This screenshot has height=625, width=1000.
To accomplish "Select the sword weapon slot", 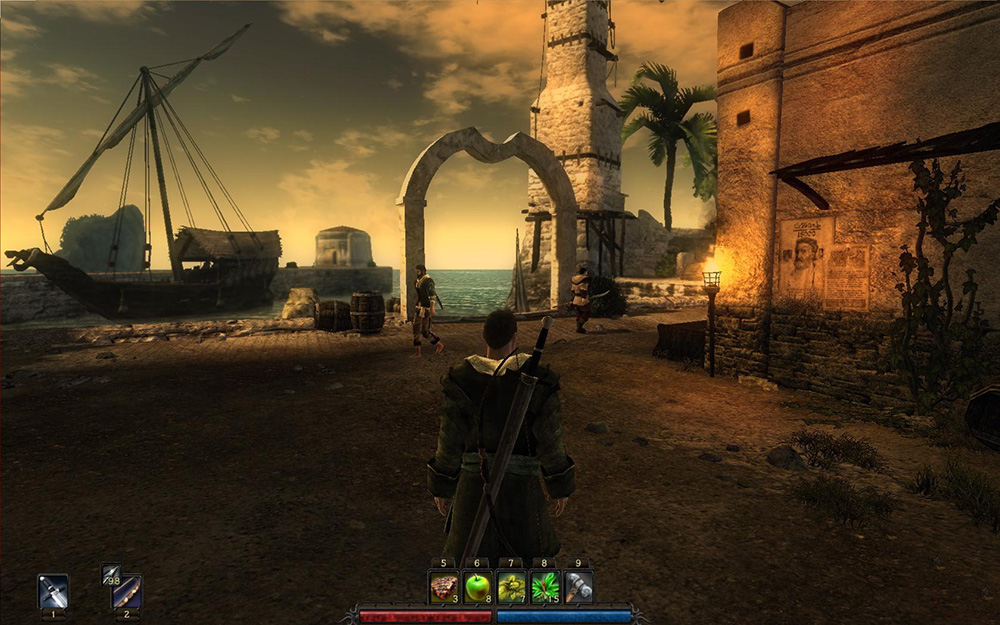I will (53, 590).
